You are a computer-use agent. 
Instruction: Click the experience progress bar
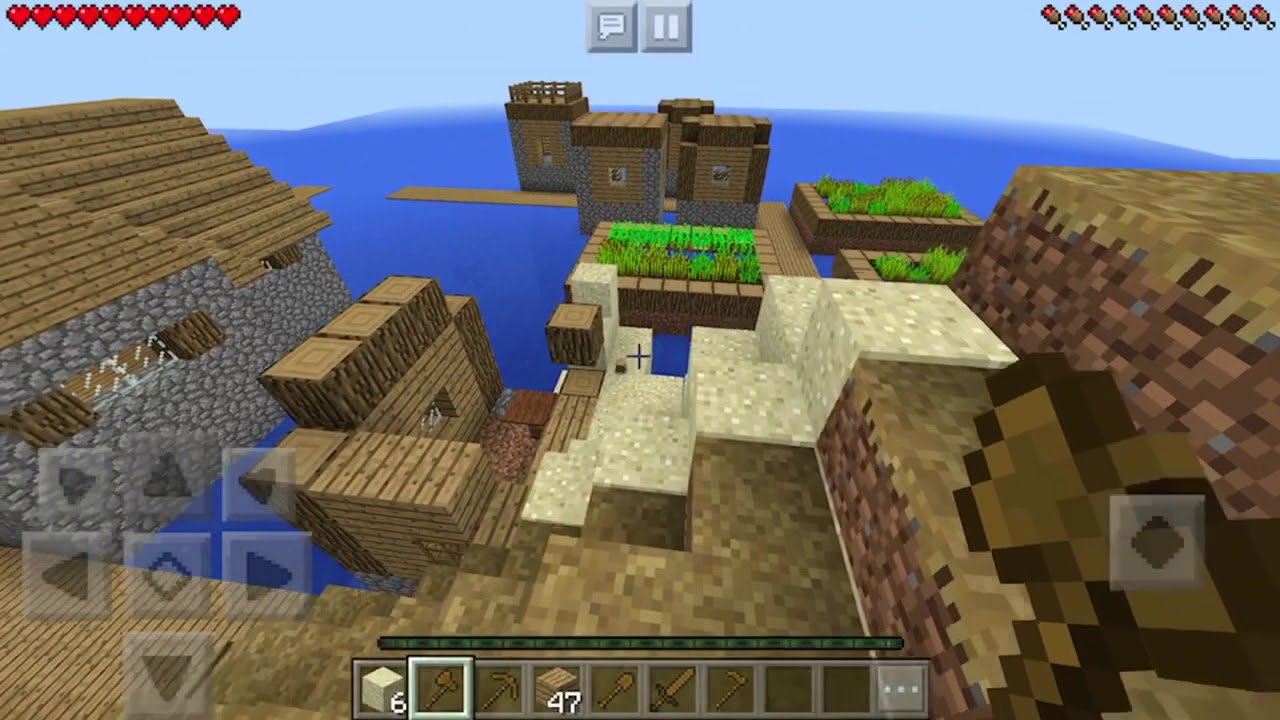point(640,643)
